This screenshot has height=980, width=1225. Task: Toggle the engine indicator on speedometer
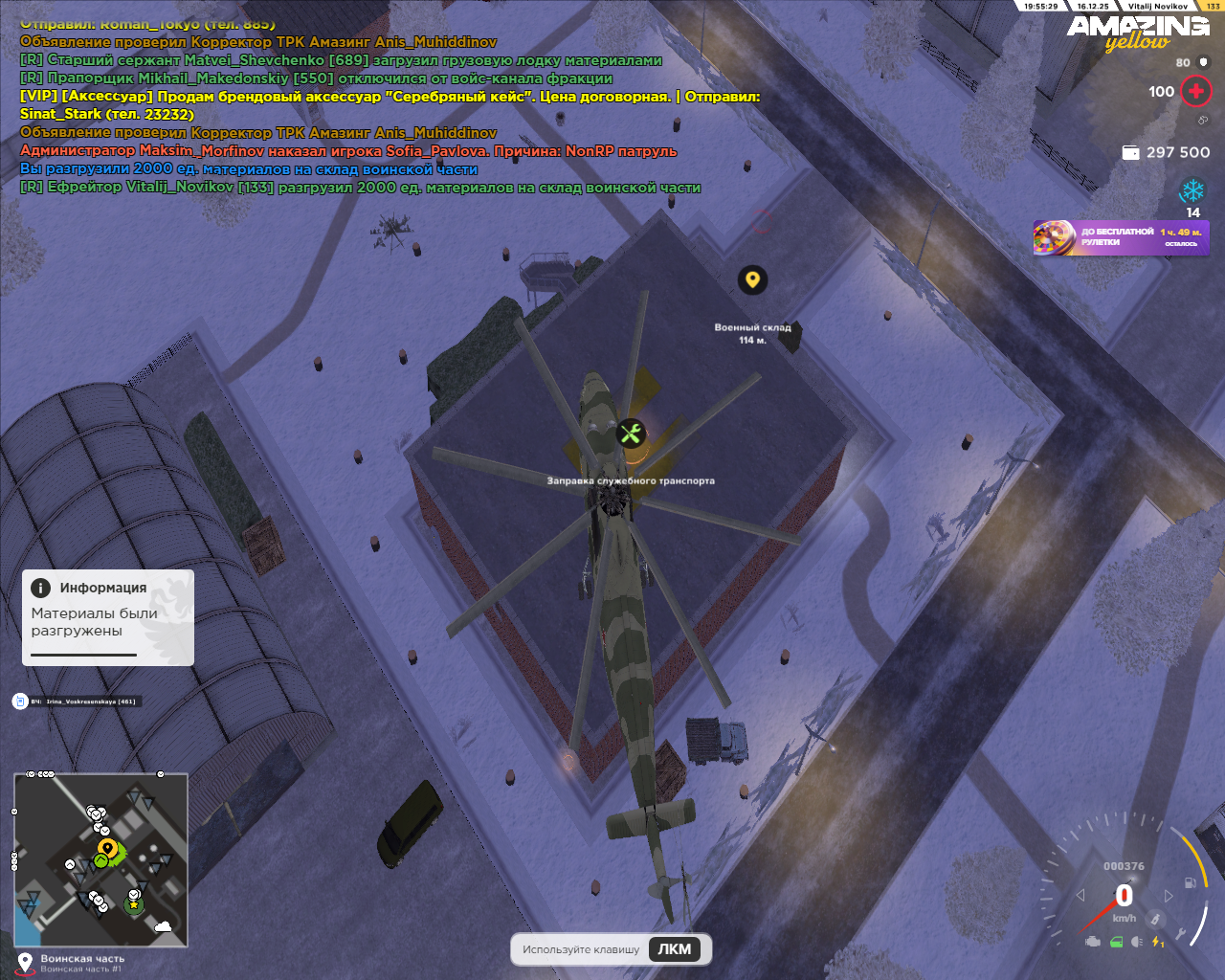tap(1092, 942)
